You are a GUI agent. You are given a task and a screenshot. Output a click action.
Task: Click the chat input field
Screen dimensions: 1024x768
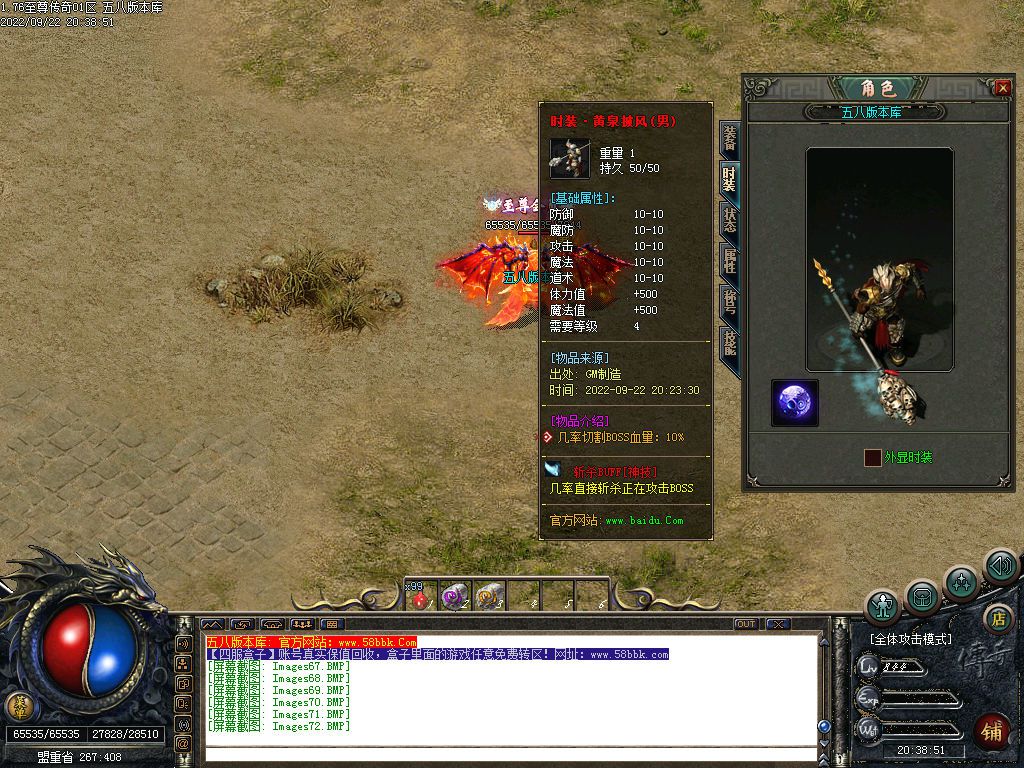pos(510,754)
